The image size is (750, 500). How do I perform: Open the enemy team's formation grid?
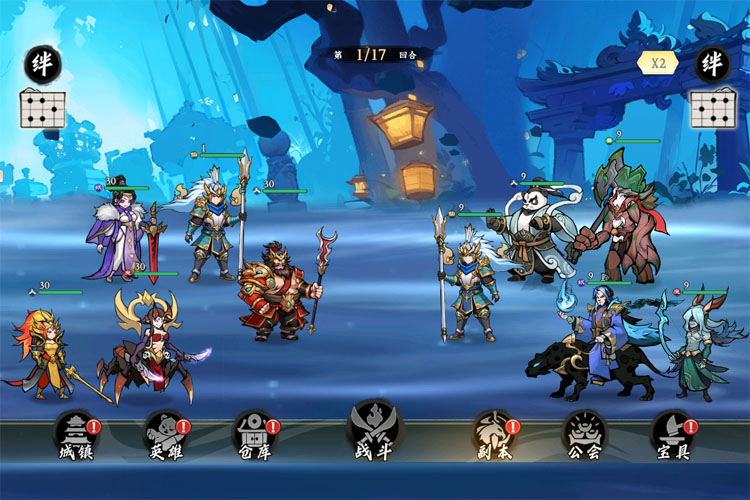[712, 108]
